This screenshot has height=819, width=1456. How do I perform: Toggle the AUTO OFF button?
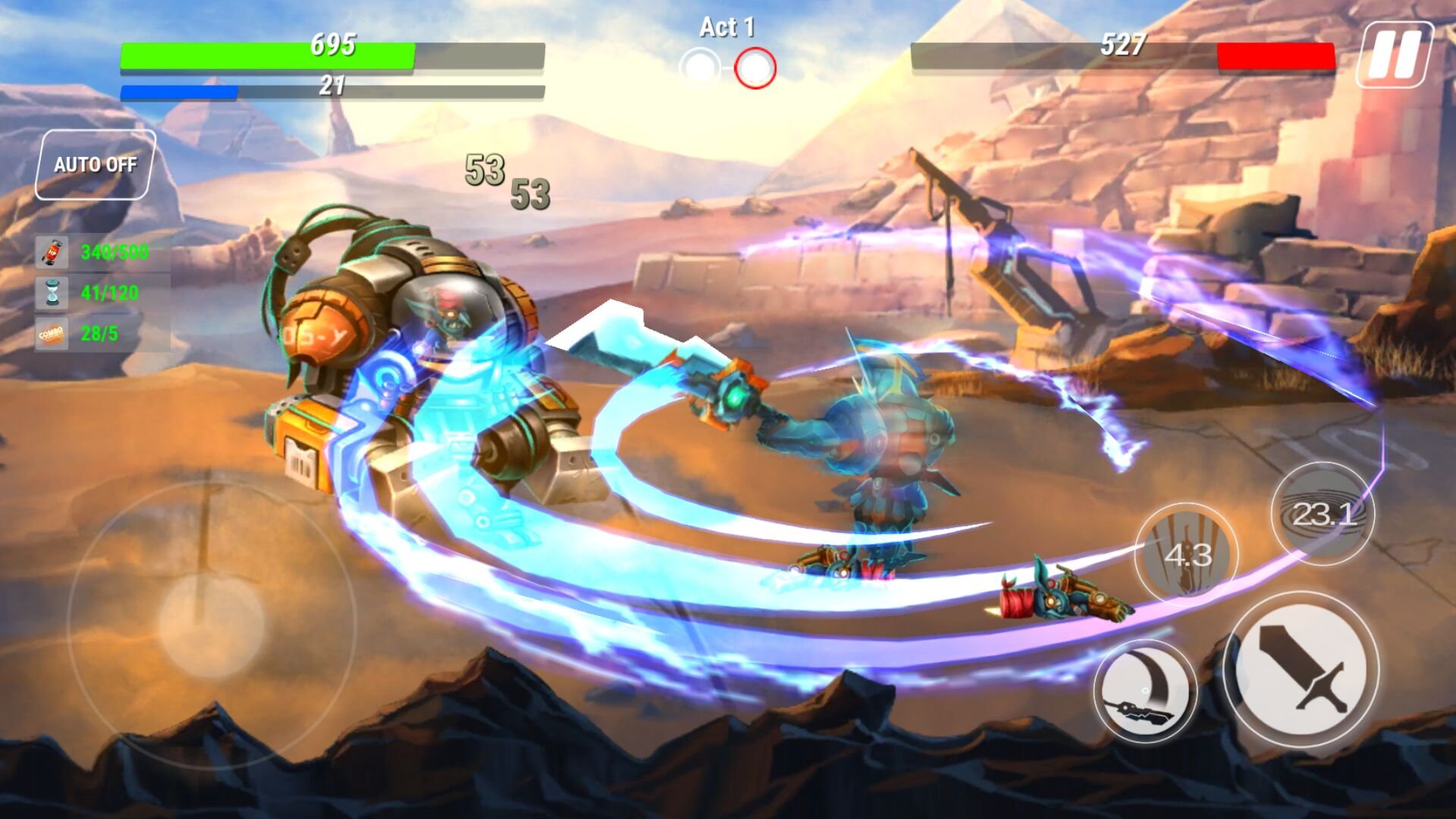tap(96, 165)
